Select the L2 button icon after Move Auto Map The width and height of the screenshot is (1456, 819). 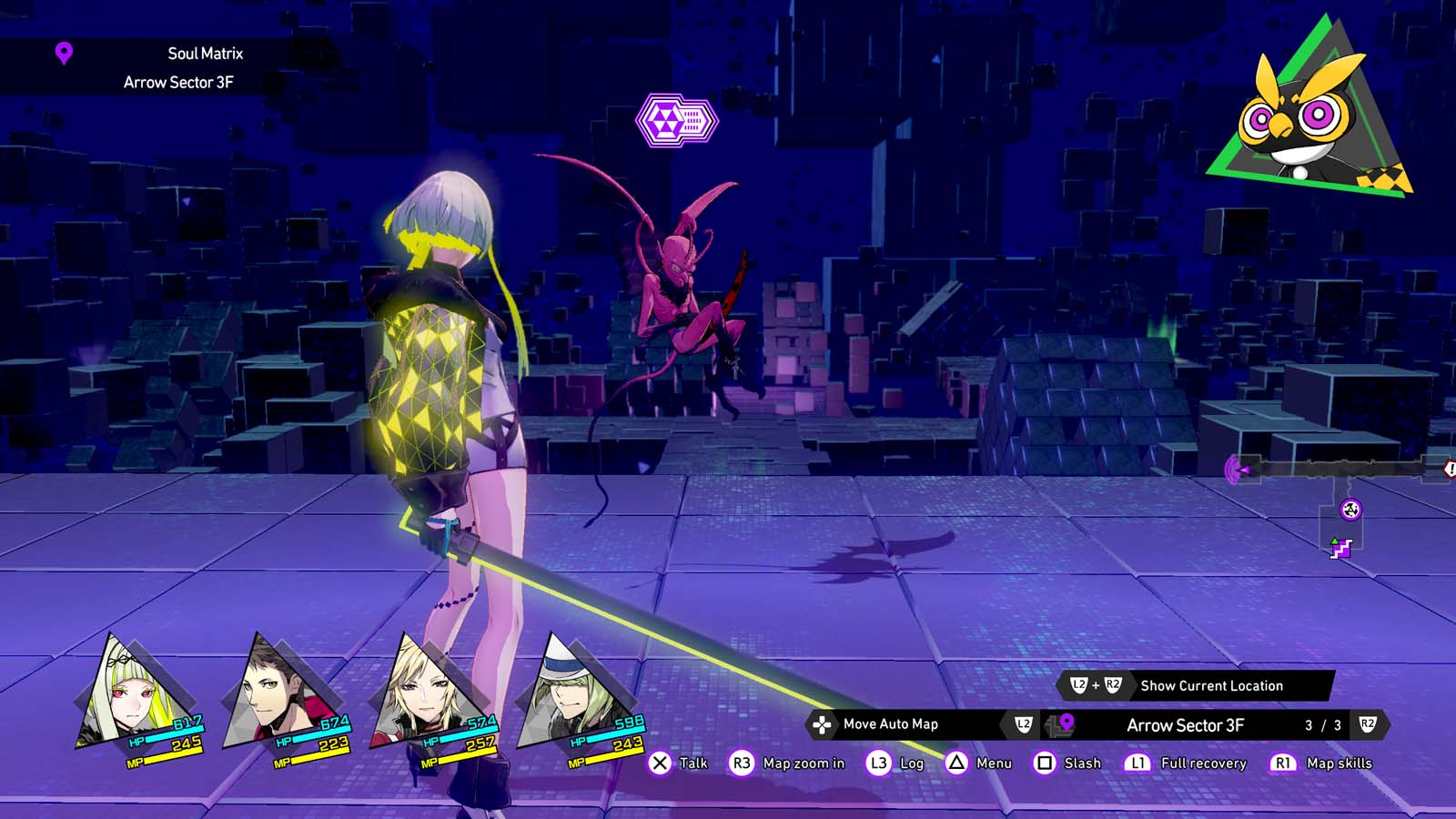pyautogui.click(x=1022, y=724)
